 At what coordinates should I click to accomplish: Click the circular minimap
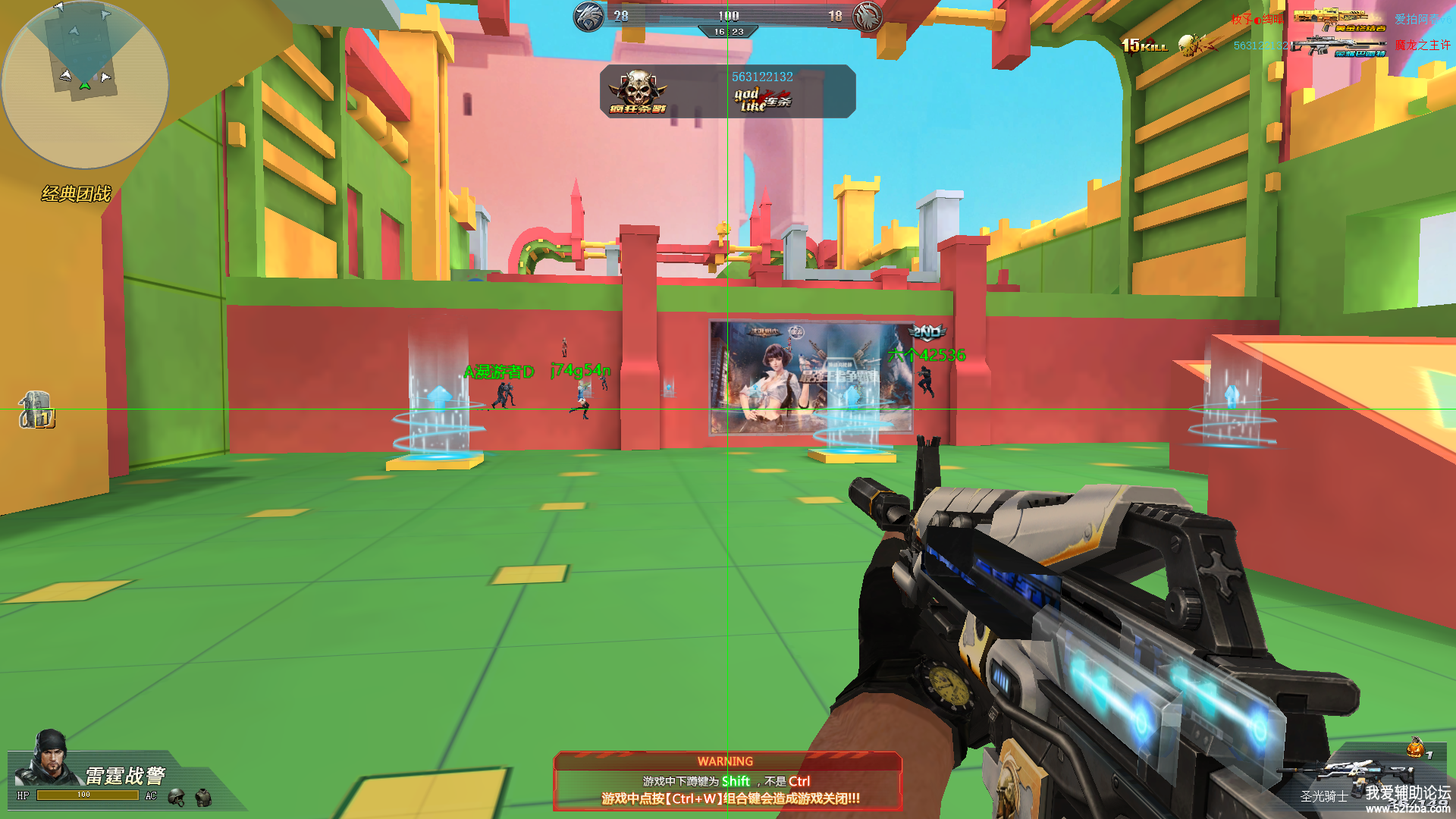click(x=85, y=84)
